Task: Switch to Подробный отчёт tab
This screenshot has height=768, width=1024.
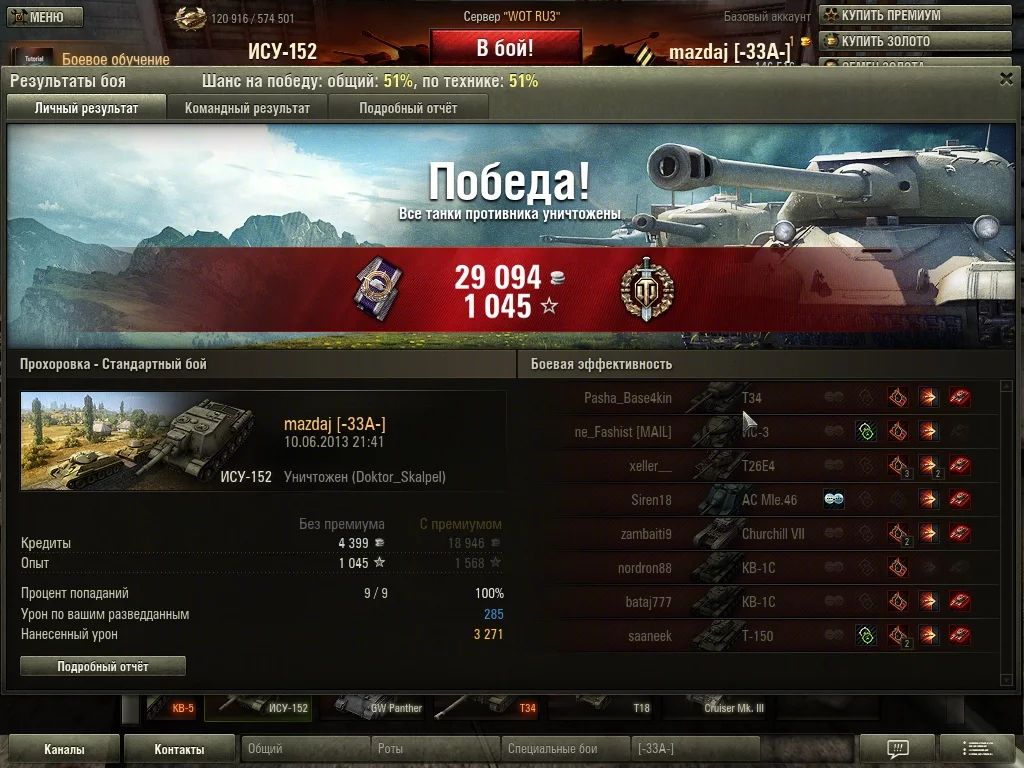Action: [408, 108]
